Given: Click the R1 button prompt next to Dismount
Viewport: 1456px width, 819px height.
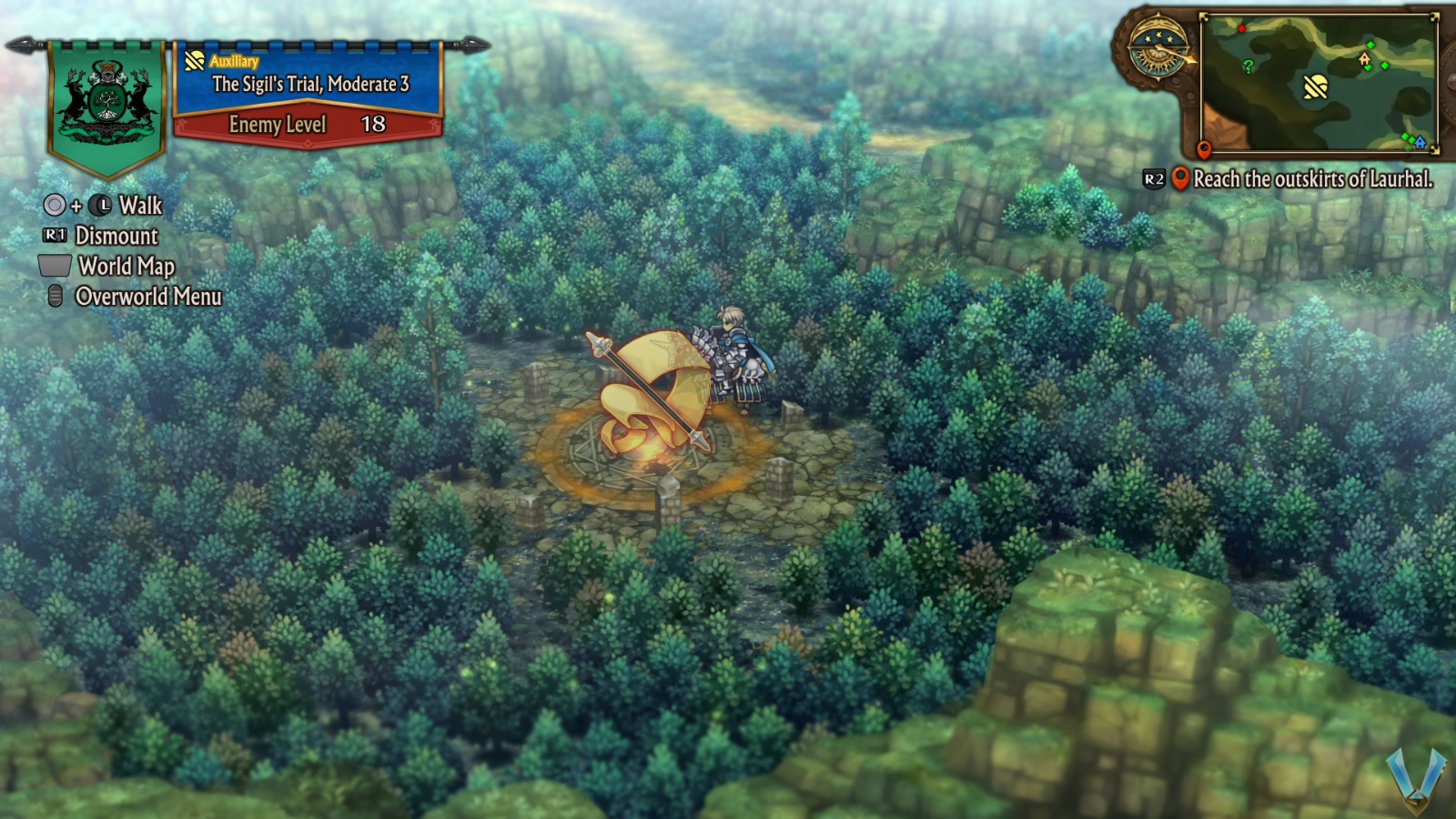Looking at the screenshot, I should [x=53, y=237].
